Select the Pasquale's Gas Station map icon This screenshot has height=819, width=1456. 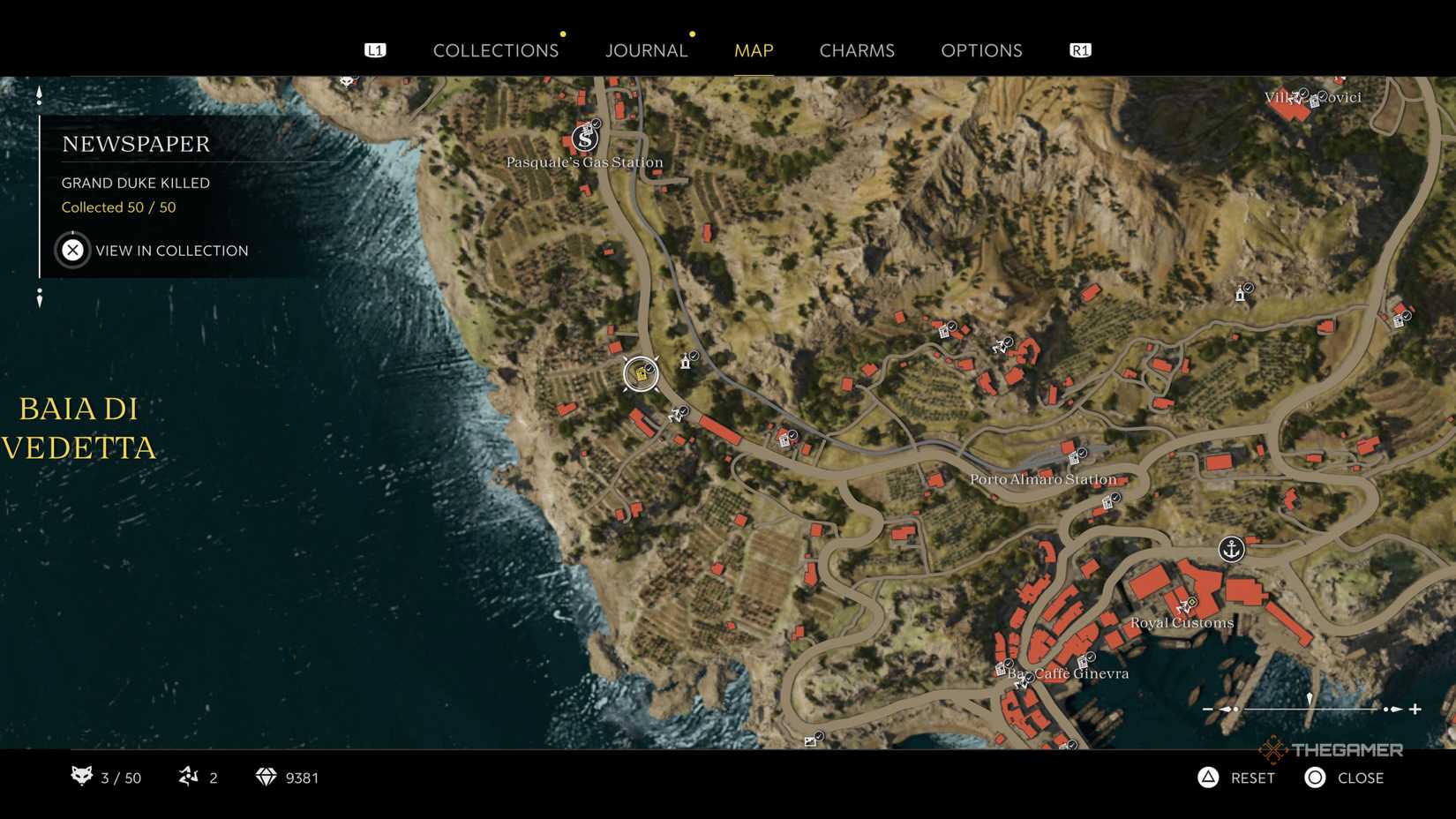[x=583, y=138]
